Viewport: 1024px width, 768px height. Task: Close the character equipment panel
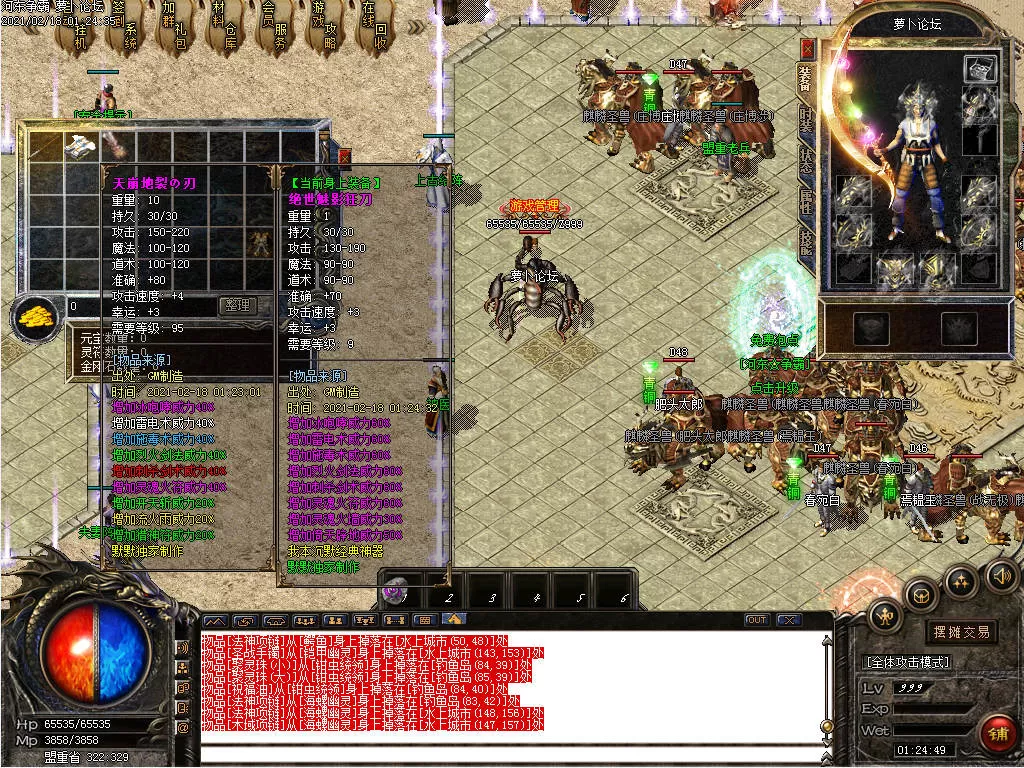coord(806,47)
